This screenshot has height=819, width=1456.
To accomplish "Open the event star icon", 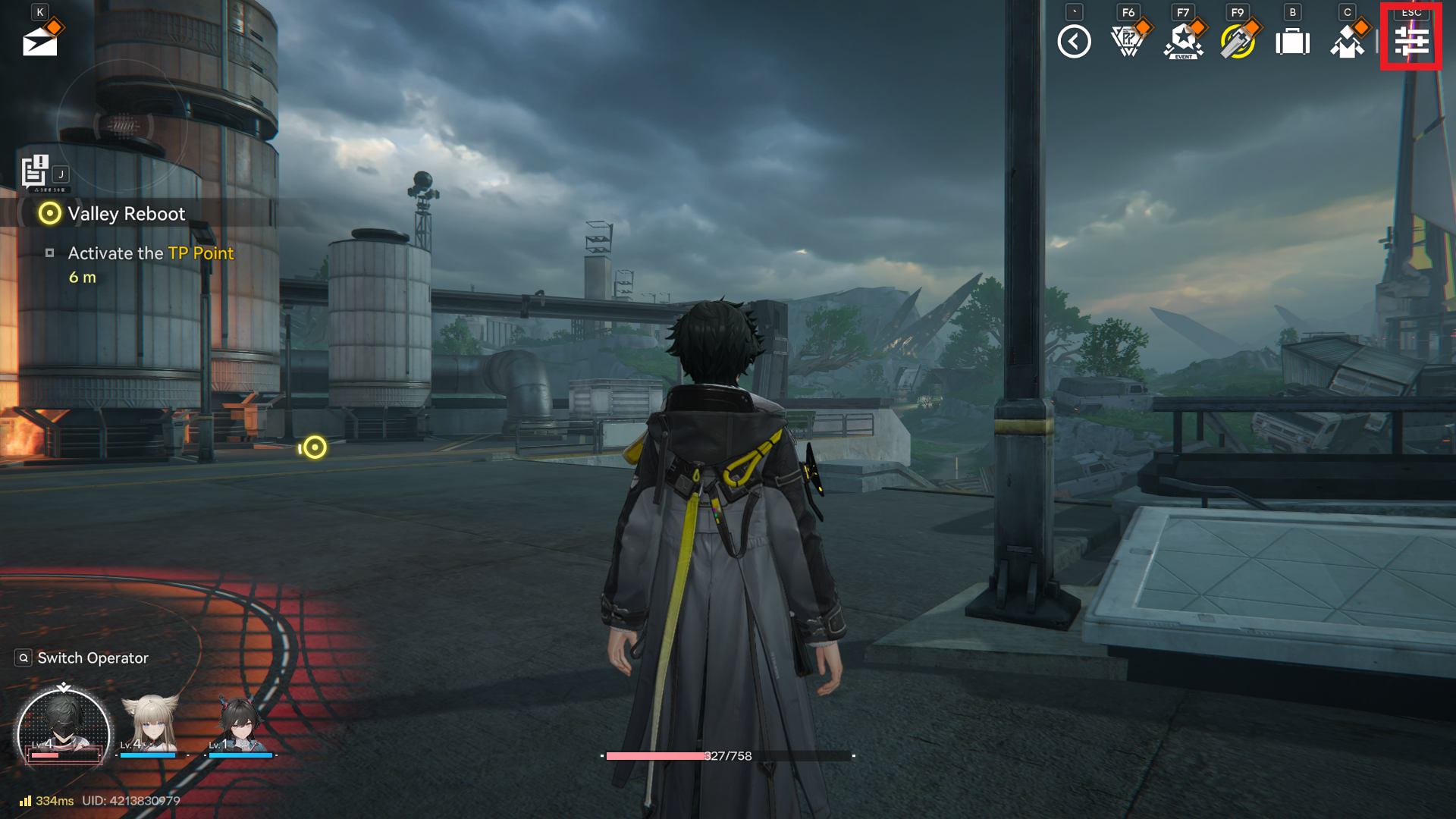I will click(x=1183, y=42).
